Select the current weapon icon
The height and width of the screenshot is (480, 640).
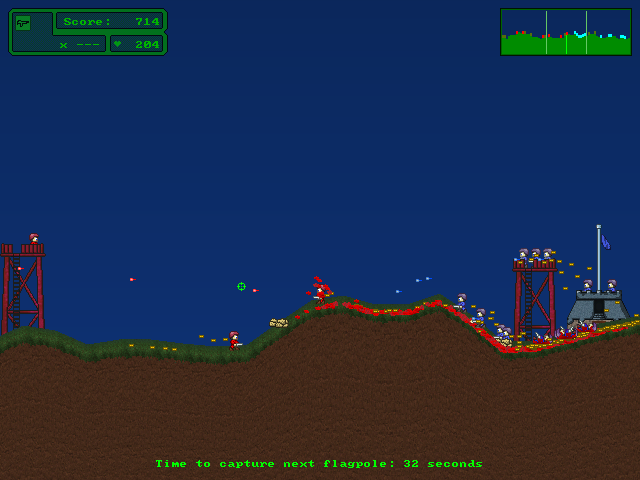[23, 22]
